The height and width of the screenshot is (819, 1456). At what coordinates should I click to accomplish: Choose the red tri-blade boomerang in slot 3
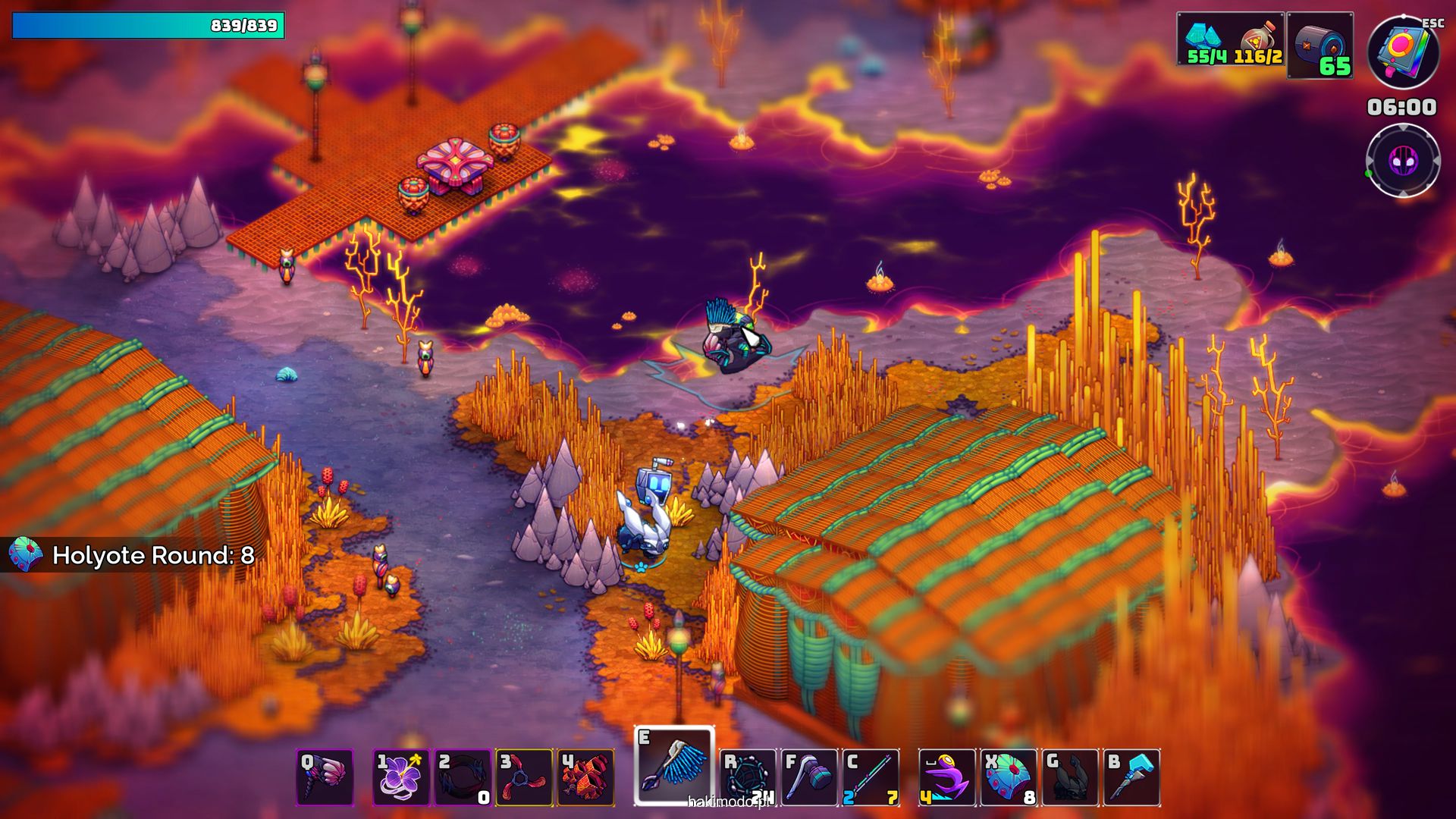click(524, 777)
